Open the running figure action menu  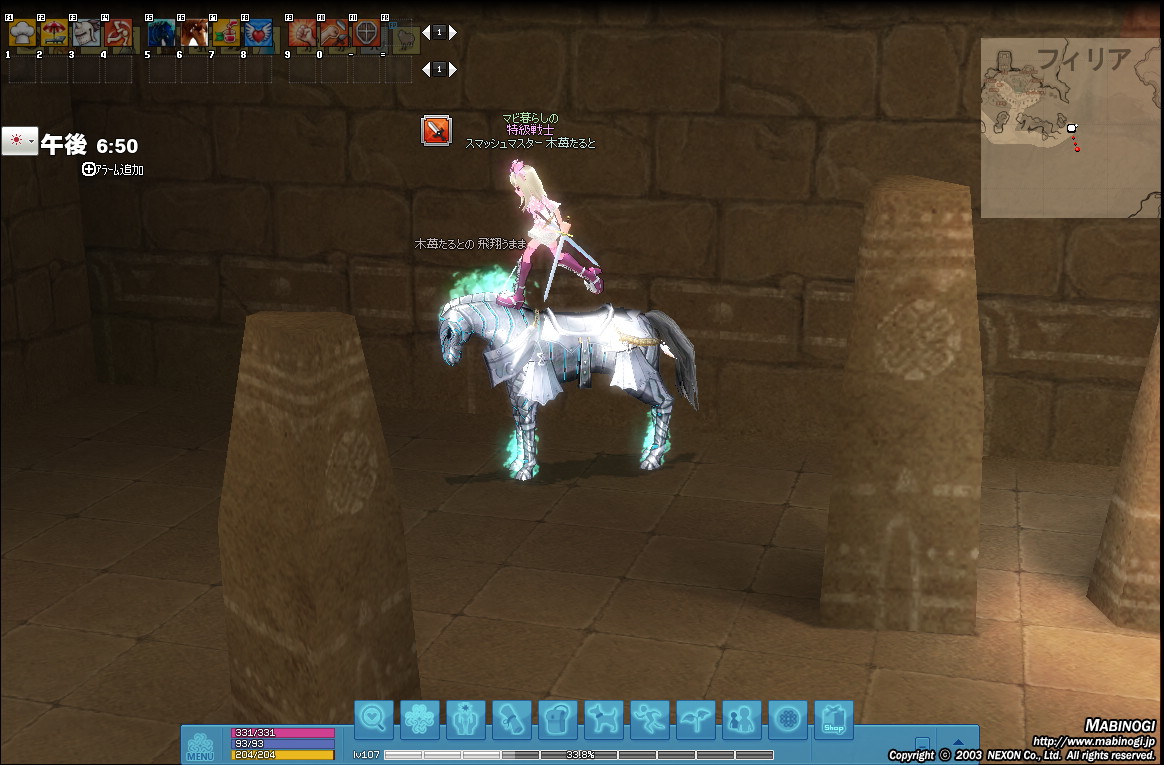coord(650,718)
